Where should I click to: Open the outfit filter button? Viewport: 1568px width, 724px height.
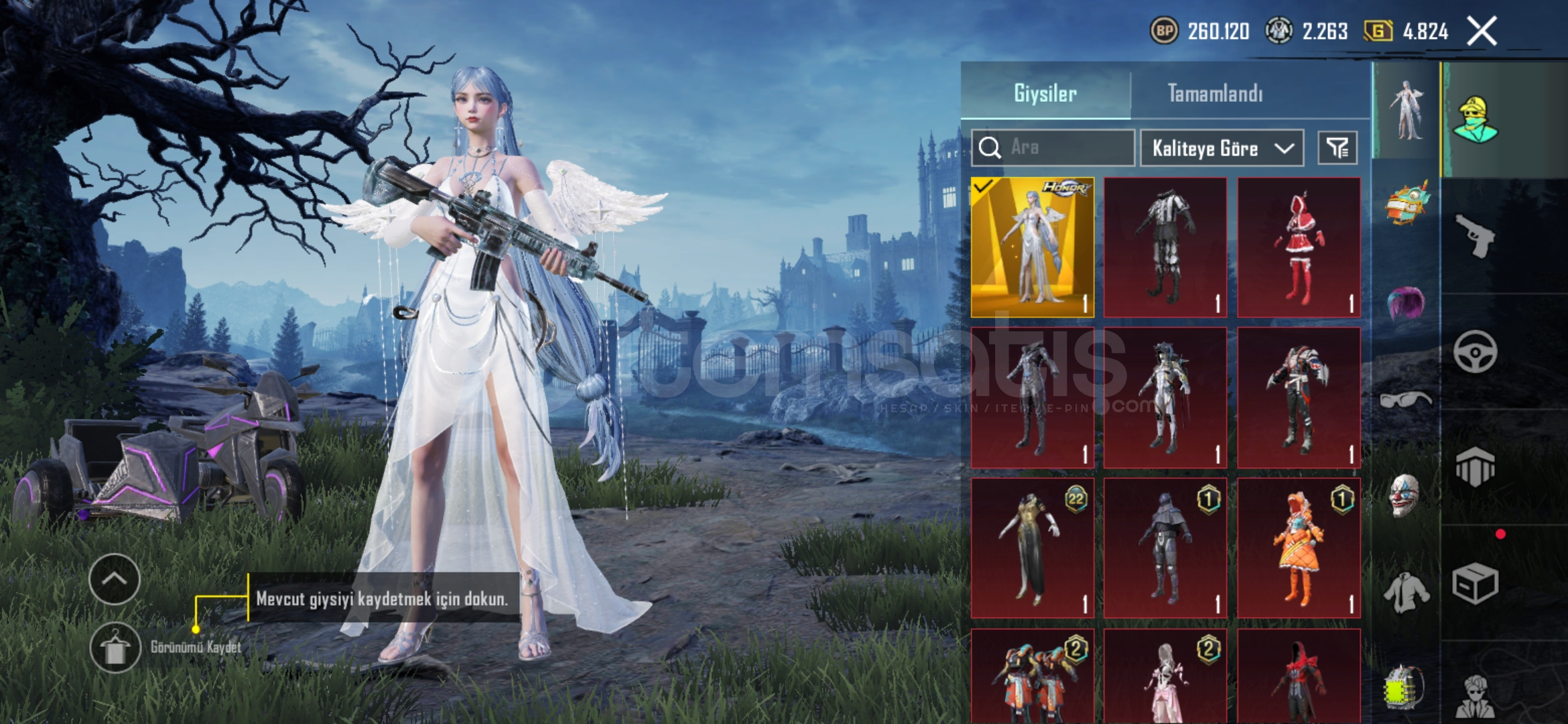1337,148
